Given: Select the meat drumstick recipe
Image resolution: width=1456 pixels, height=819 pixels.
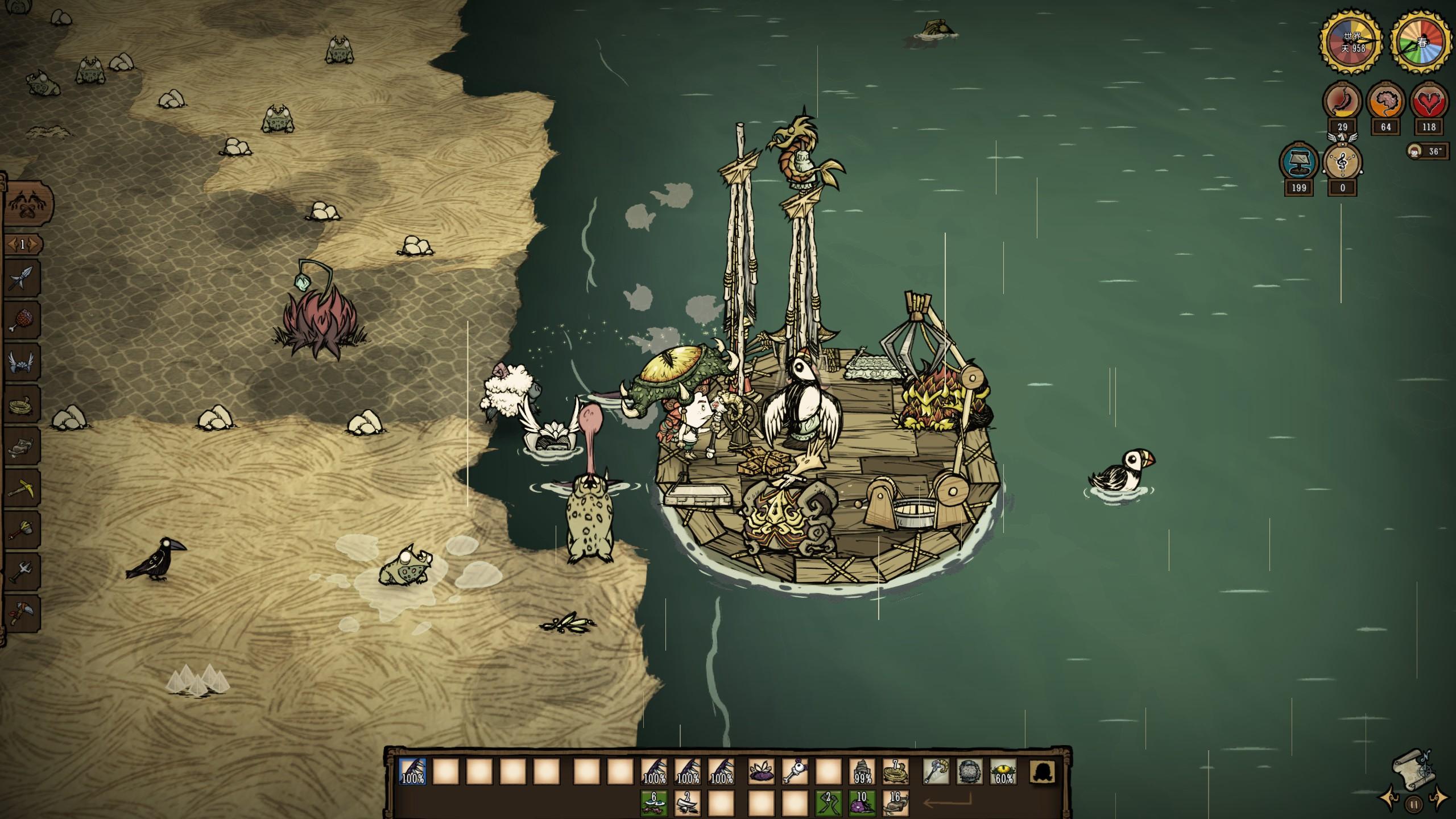Looking at the screenshot, I should 23,320.
